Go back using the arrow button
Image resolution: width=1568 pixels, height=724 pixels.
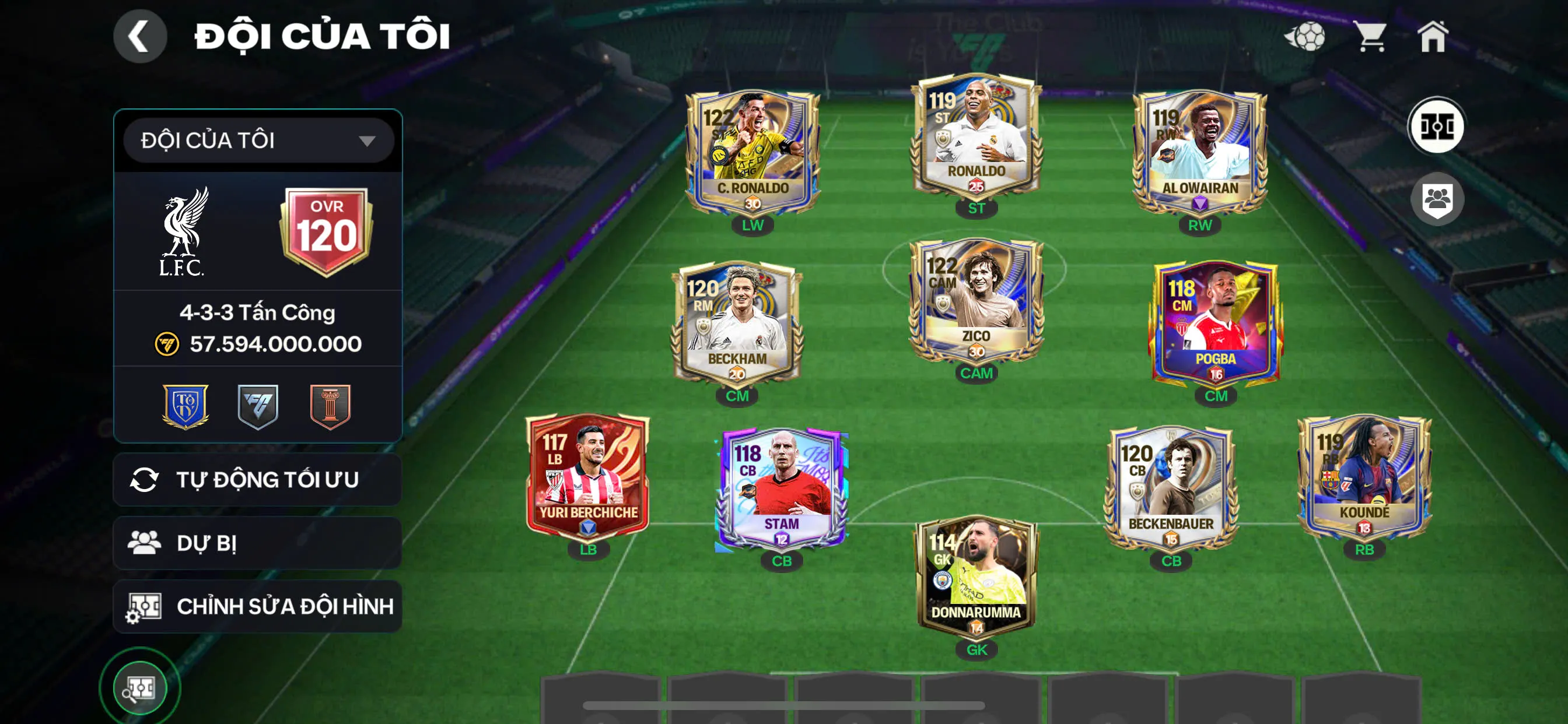coord(139,37)
